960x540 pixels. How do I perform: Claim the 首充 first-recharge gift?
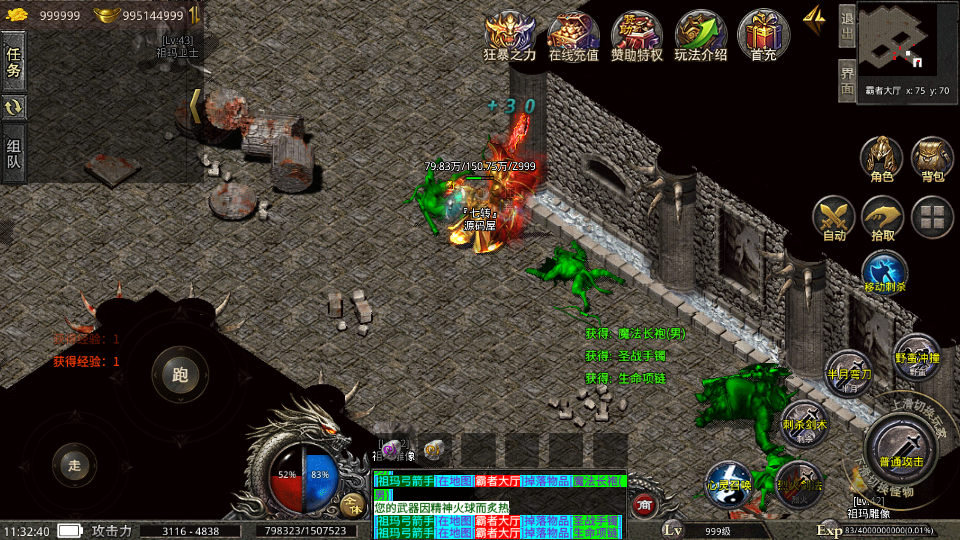[x=763, y=37]
